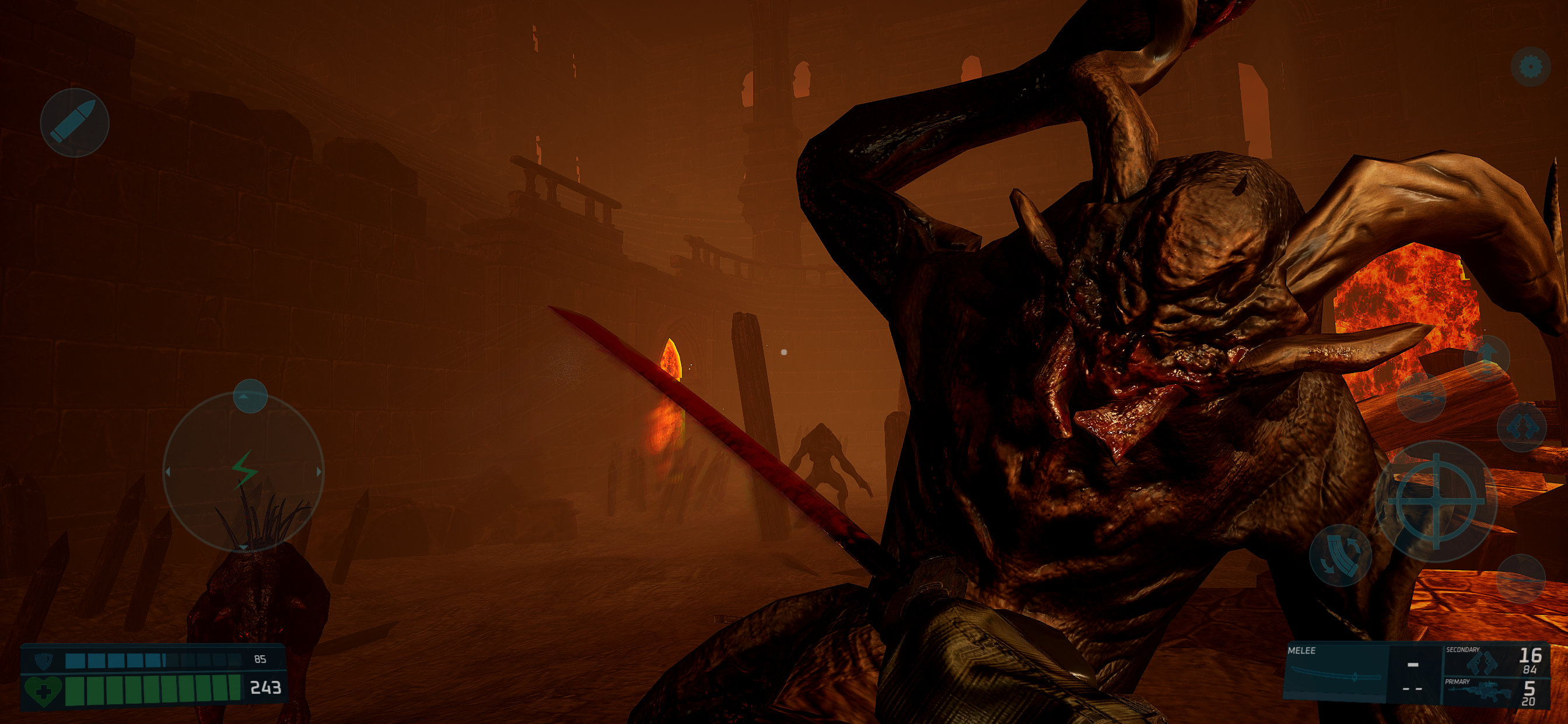
Task: Open settings with the gear icon
Action: (1530, 66)
